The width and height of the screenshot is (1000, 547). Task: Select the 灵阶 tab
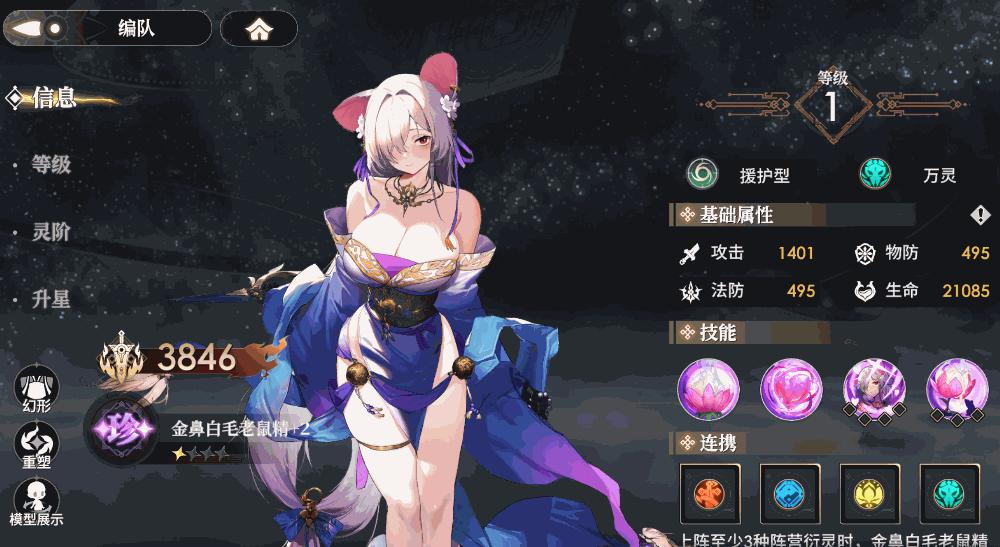point(51,232)
